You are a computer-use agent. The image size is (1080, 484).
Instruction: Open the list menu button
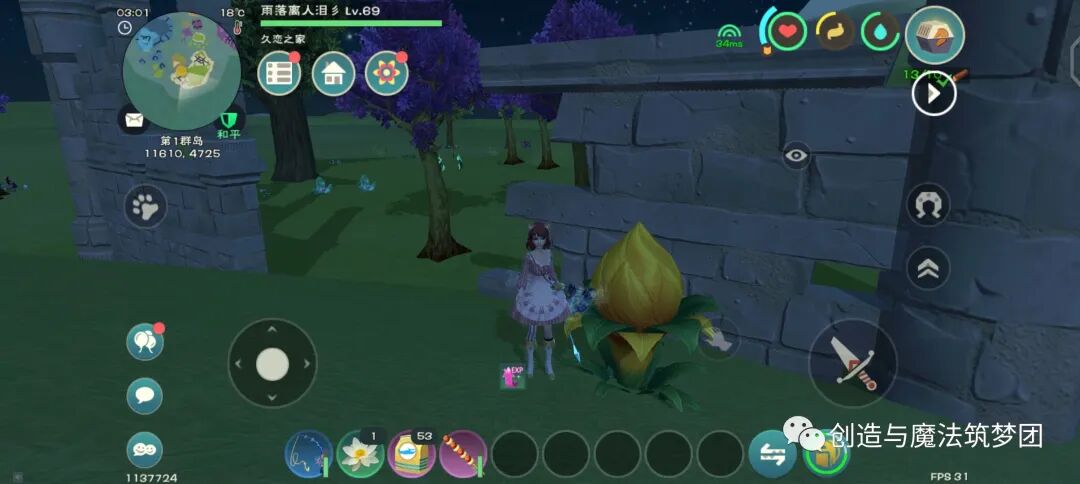click(x=280, y=74)
